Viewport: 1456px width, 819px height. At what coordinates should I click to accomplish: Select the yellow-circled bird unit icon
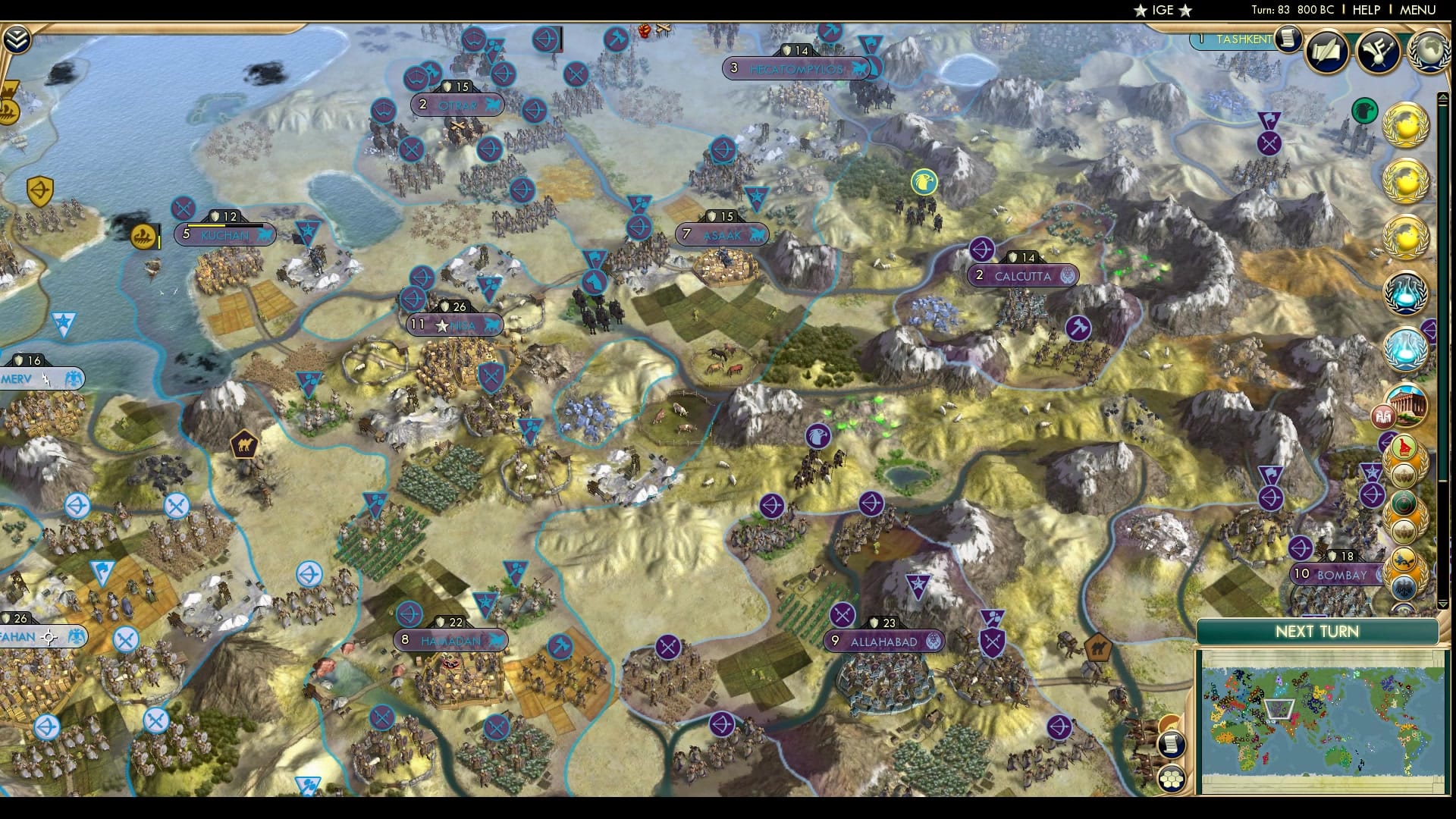click(x=922, y=181)
